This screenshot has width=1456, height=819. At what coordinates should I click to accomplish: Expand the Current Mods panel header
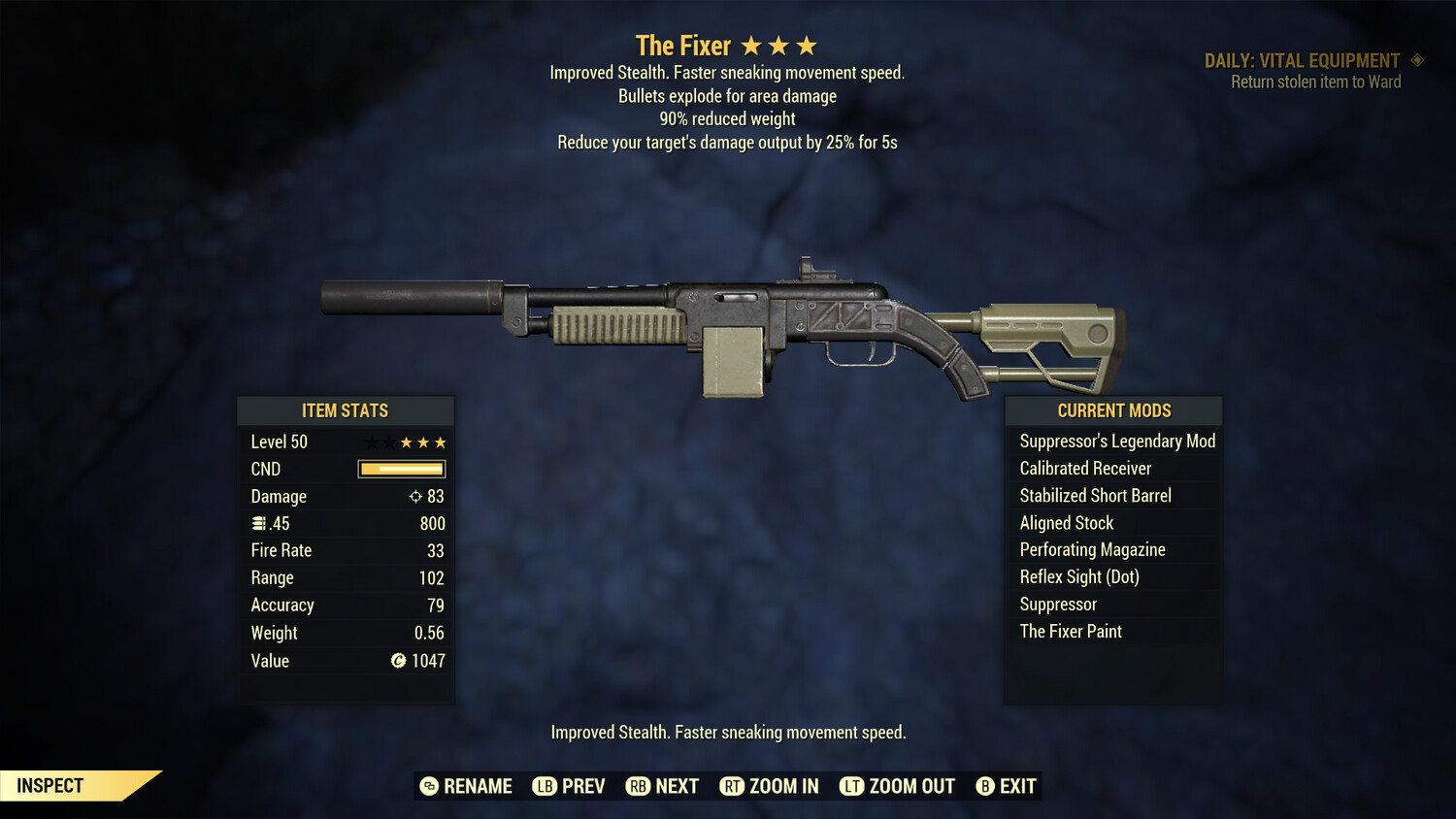point(1112,410)
